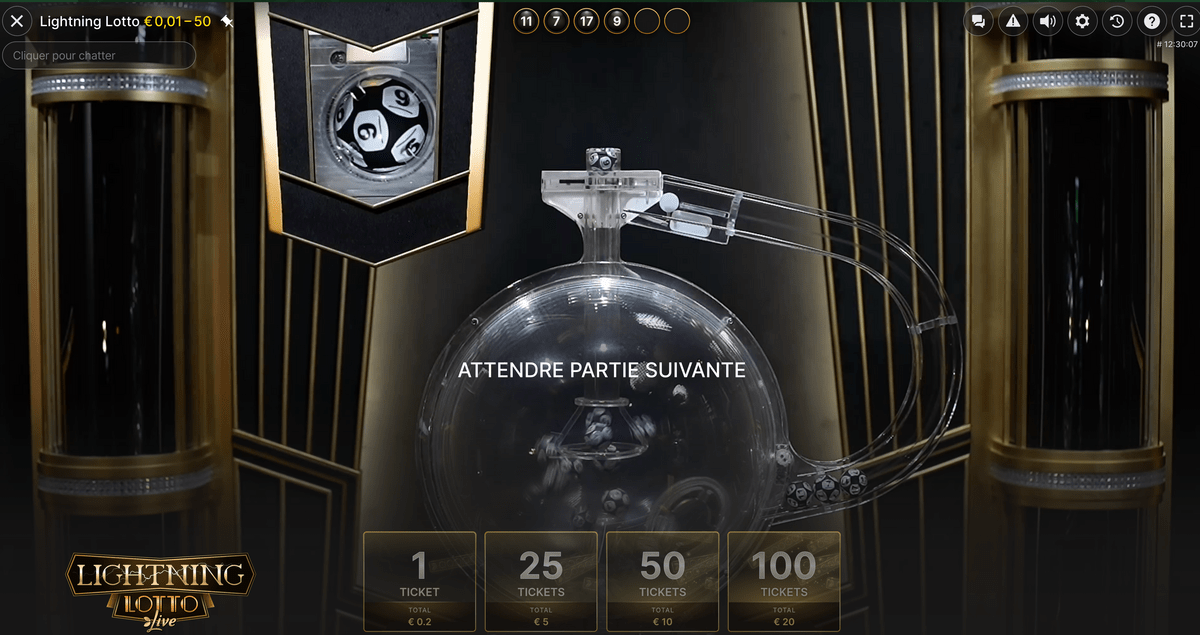
Task: Click the pin icon beside bet limits
Action: 227,21
